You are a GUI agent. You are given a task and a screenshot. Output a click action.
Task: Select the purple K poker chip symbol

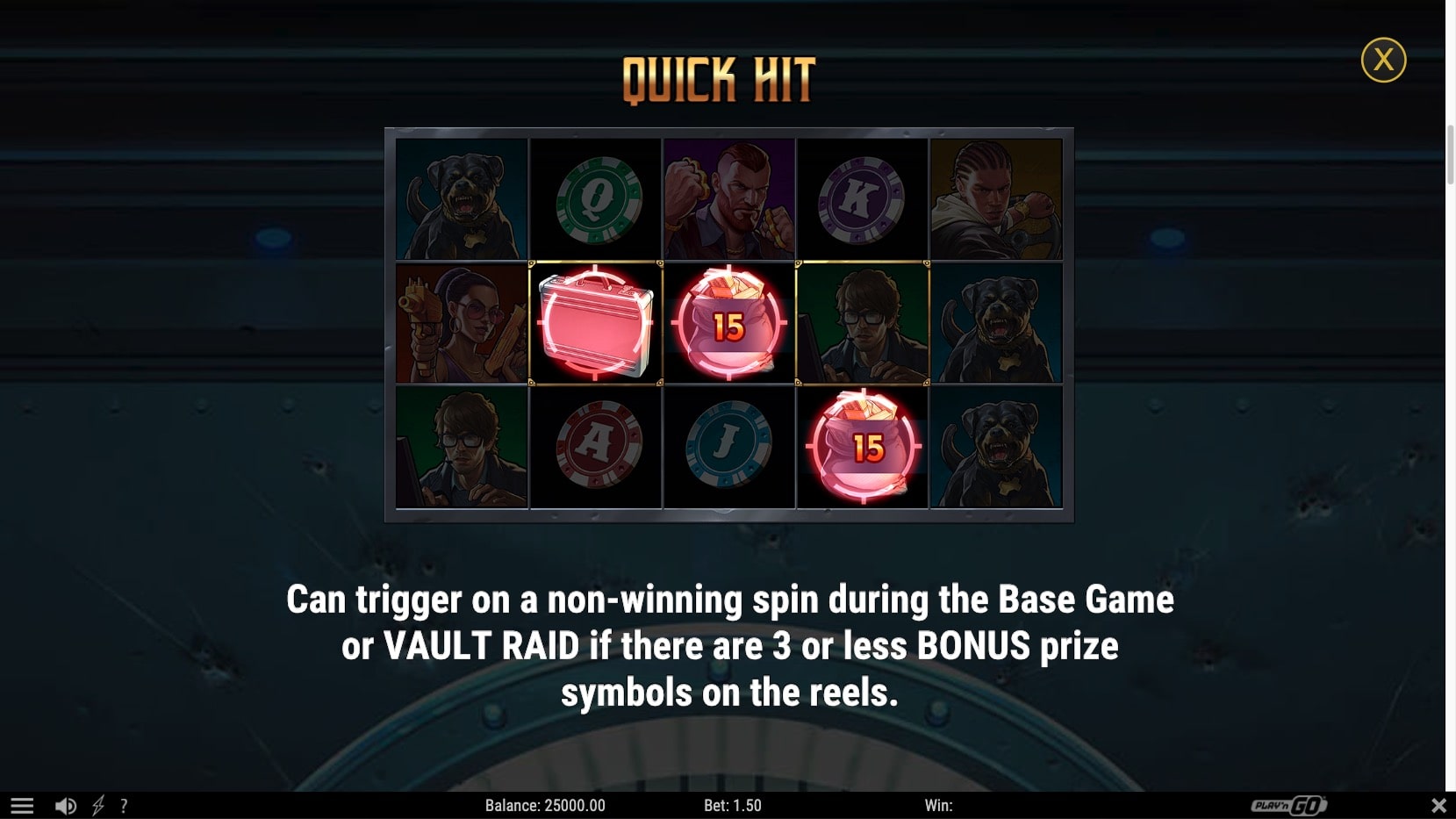click(x=863, y=198)
